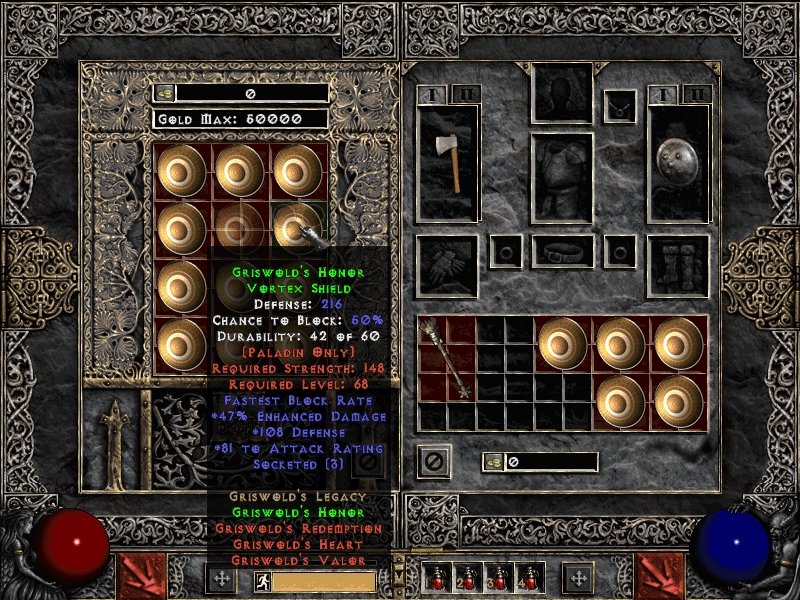Select the scepter in the inventory grid
800x600 pixels.
[x=447, y=358]
